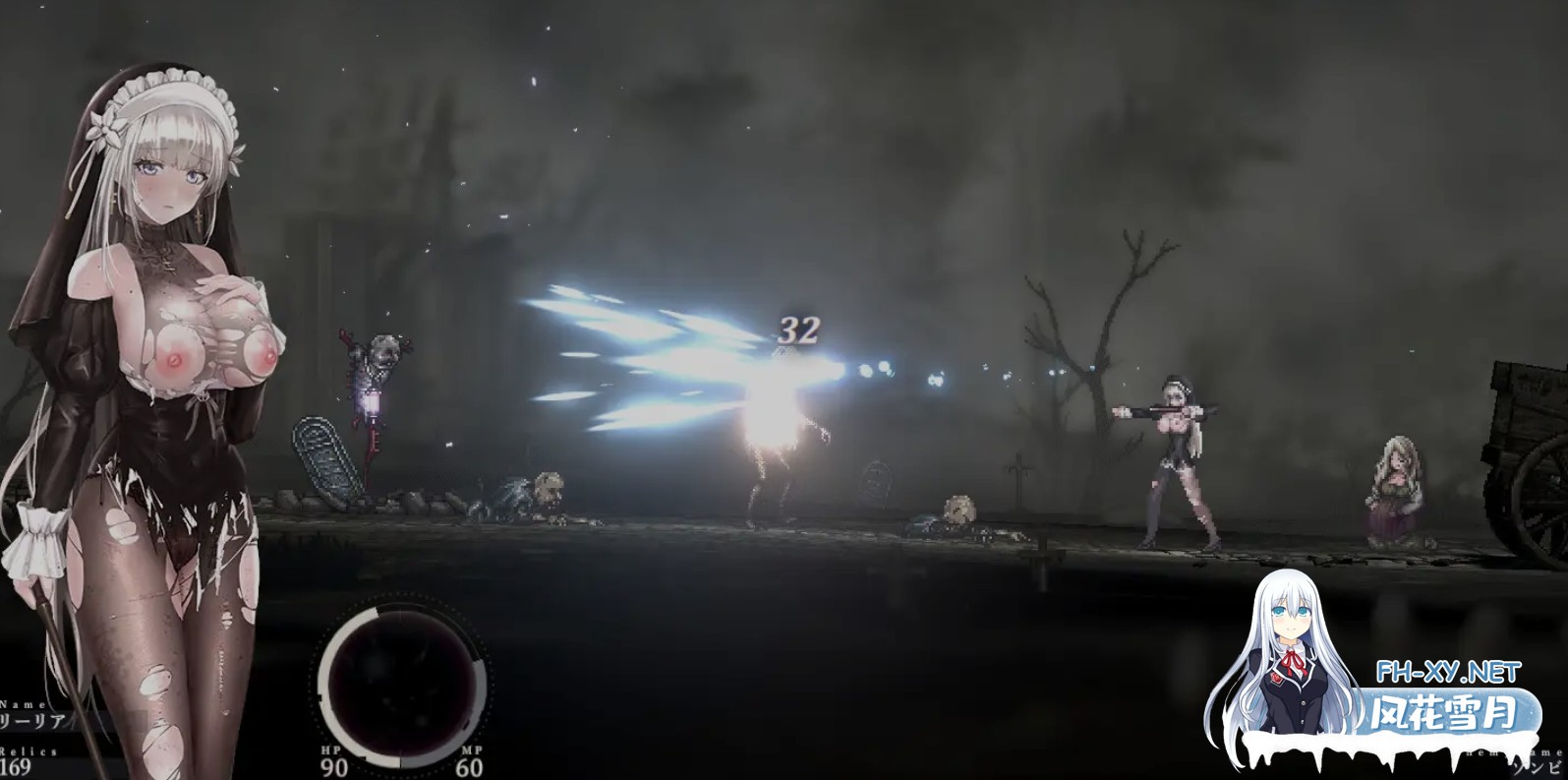1568x780 pixels.
Task: Expand the Name field showing リーリア
Action: (29, 718)
